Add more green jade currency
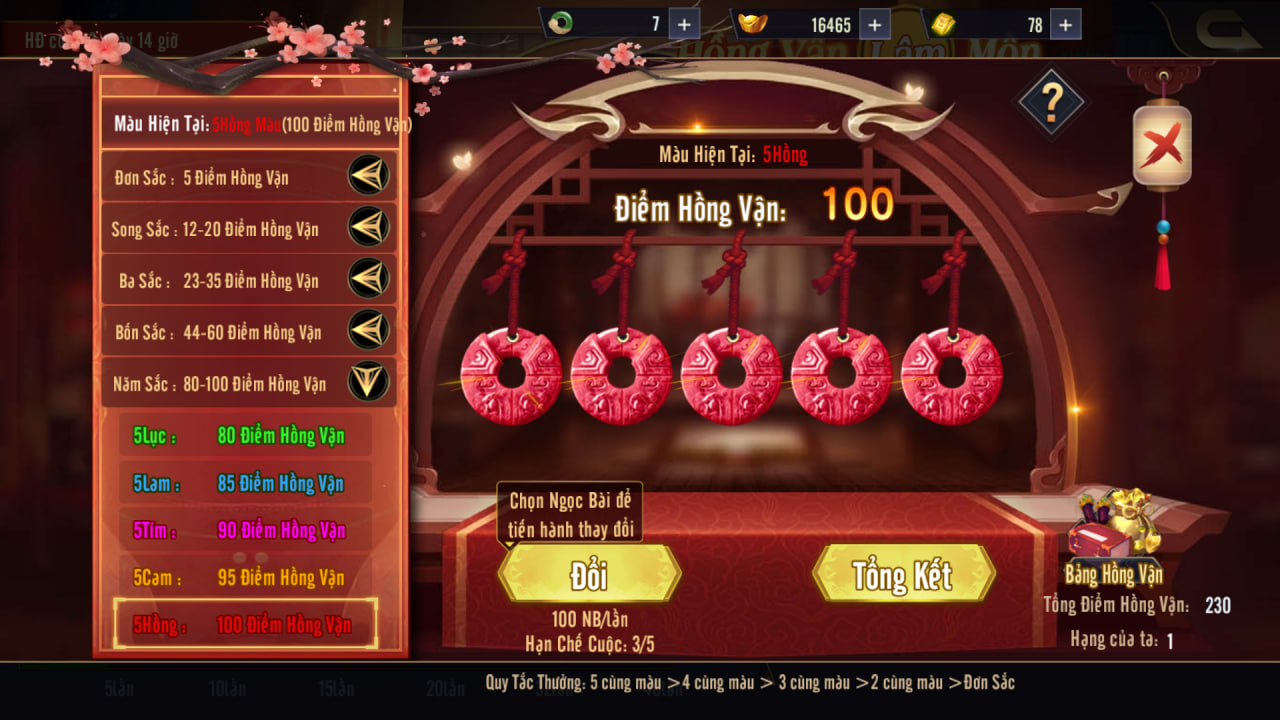This screenshot has height=720, width=1280. click(684, 24)
